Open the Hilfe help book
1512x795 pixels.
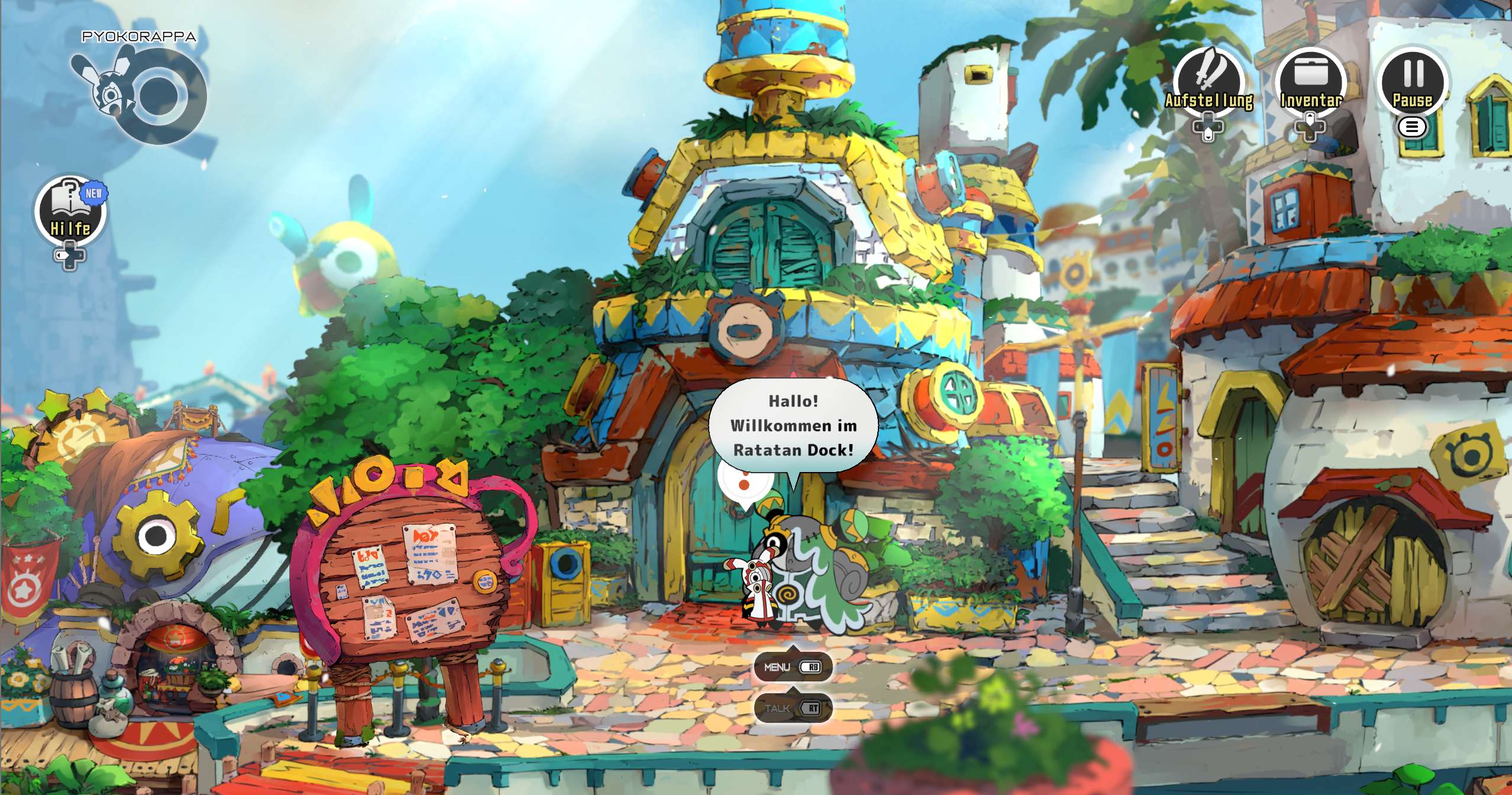click(70, 210)
